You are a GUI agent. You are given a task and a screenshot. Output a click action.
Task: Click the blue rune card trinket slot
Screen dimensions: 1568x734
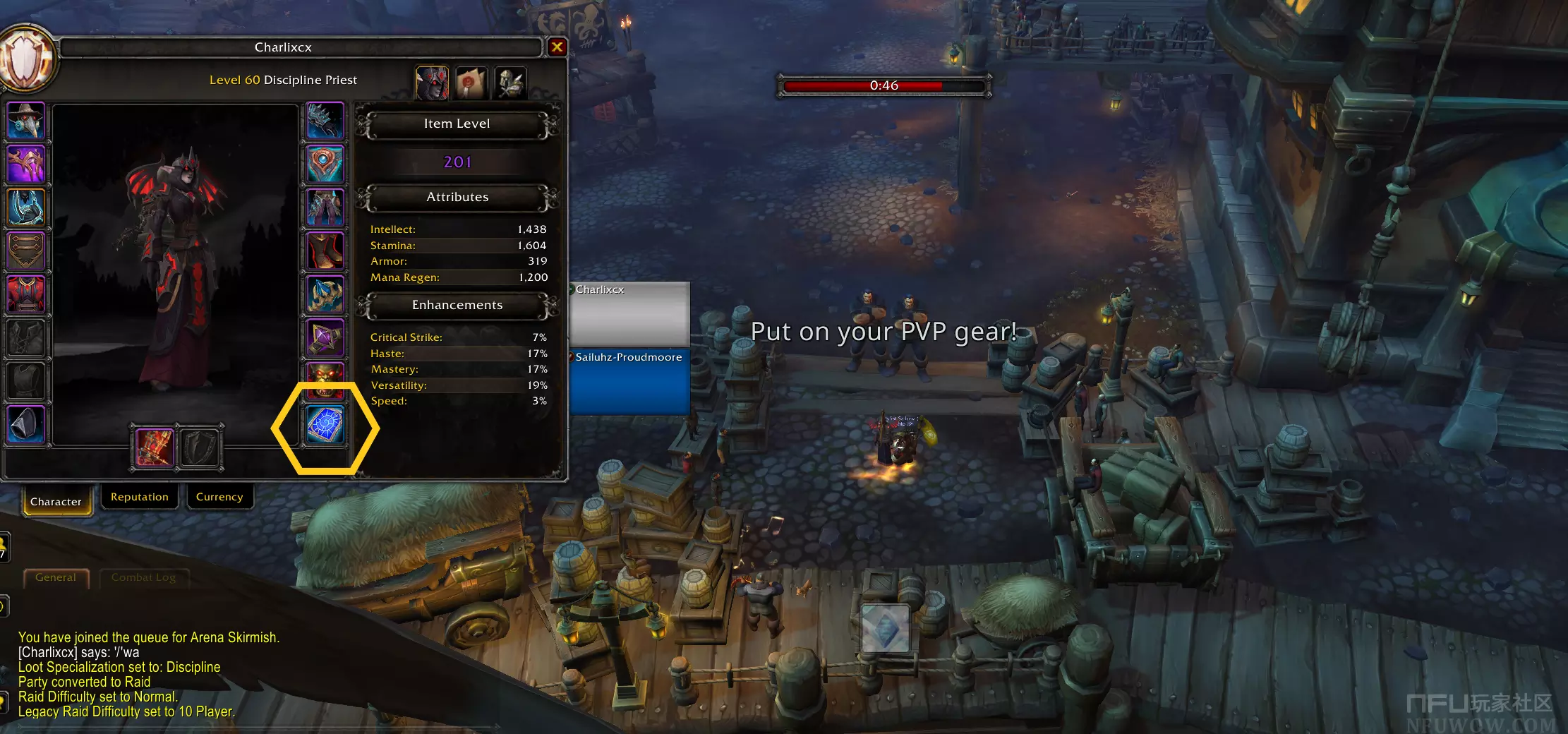325,425
